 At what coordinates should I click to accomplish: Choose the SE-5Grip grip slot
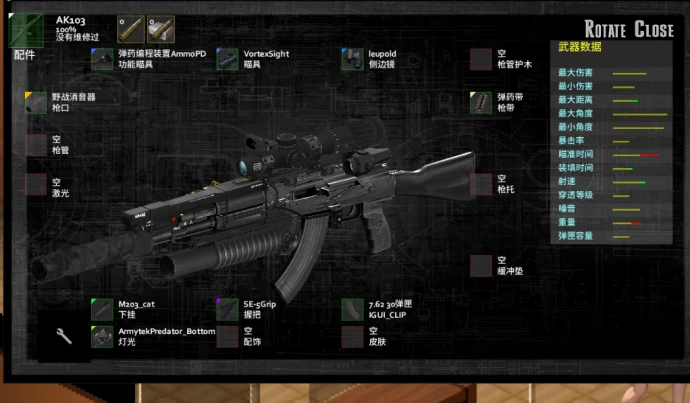tap(227, 309)
